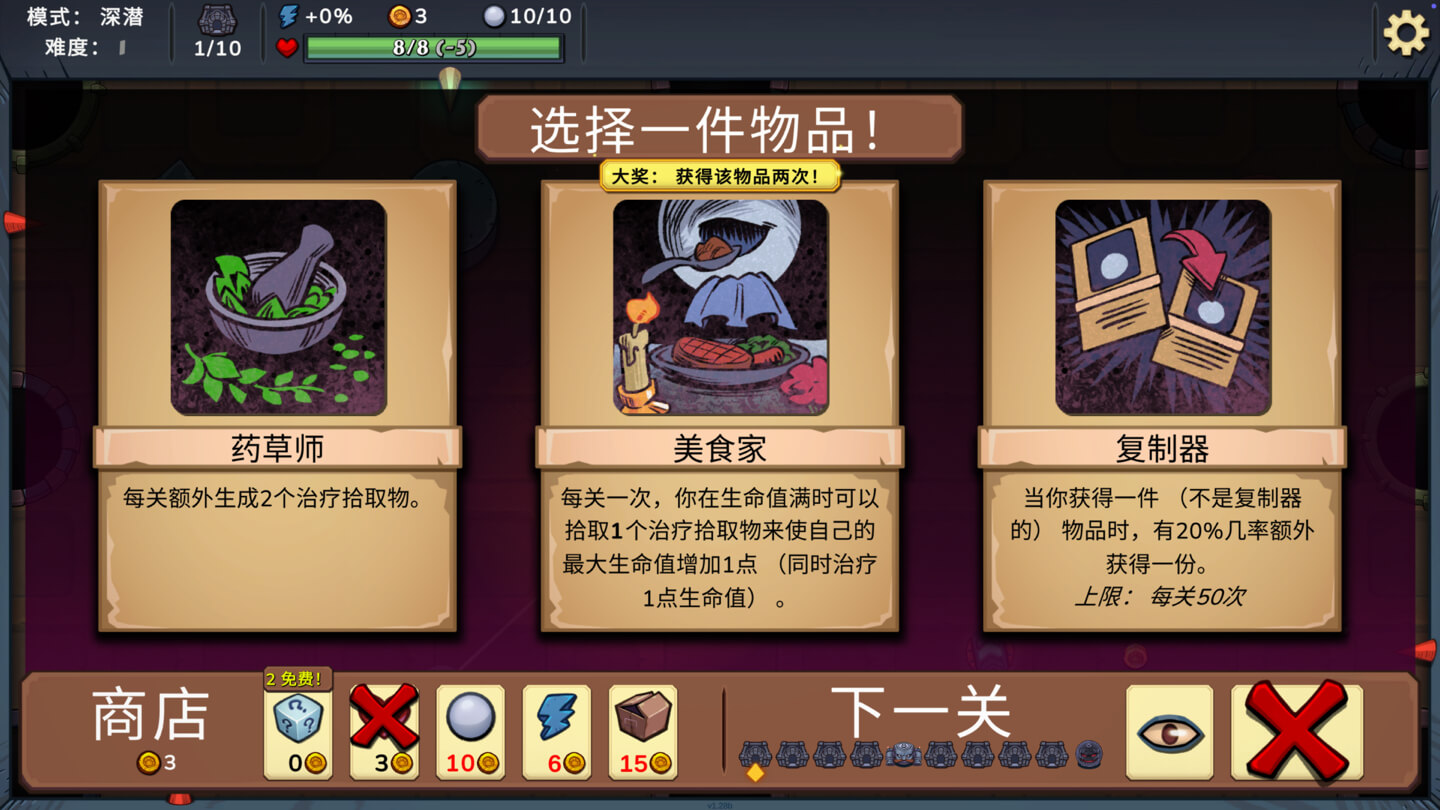Screen dimensions: 1440x810
Task: Click the eye preview icon near 下一关
Action: coord(1168,733)
